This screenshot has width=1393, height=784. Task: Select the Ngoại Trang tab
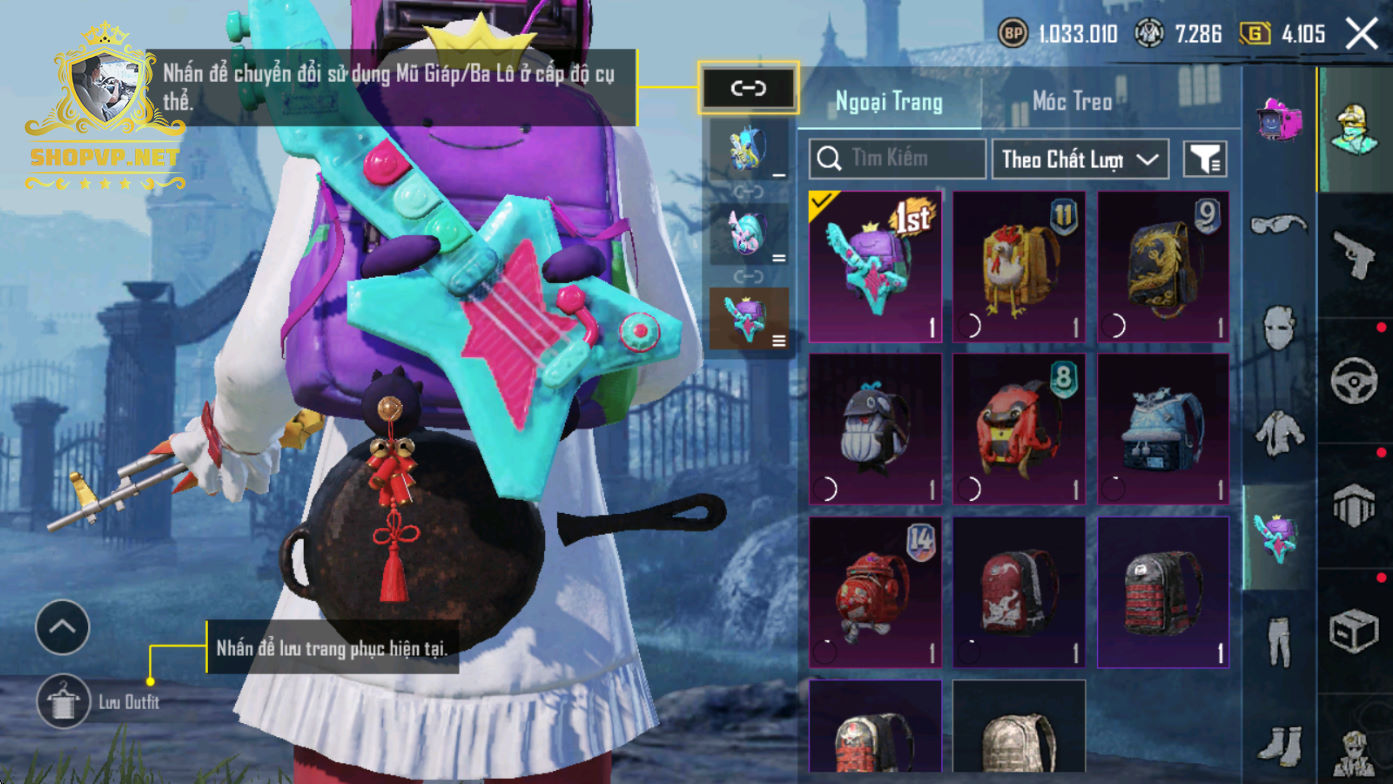click(x=889, y=101)
